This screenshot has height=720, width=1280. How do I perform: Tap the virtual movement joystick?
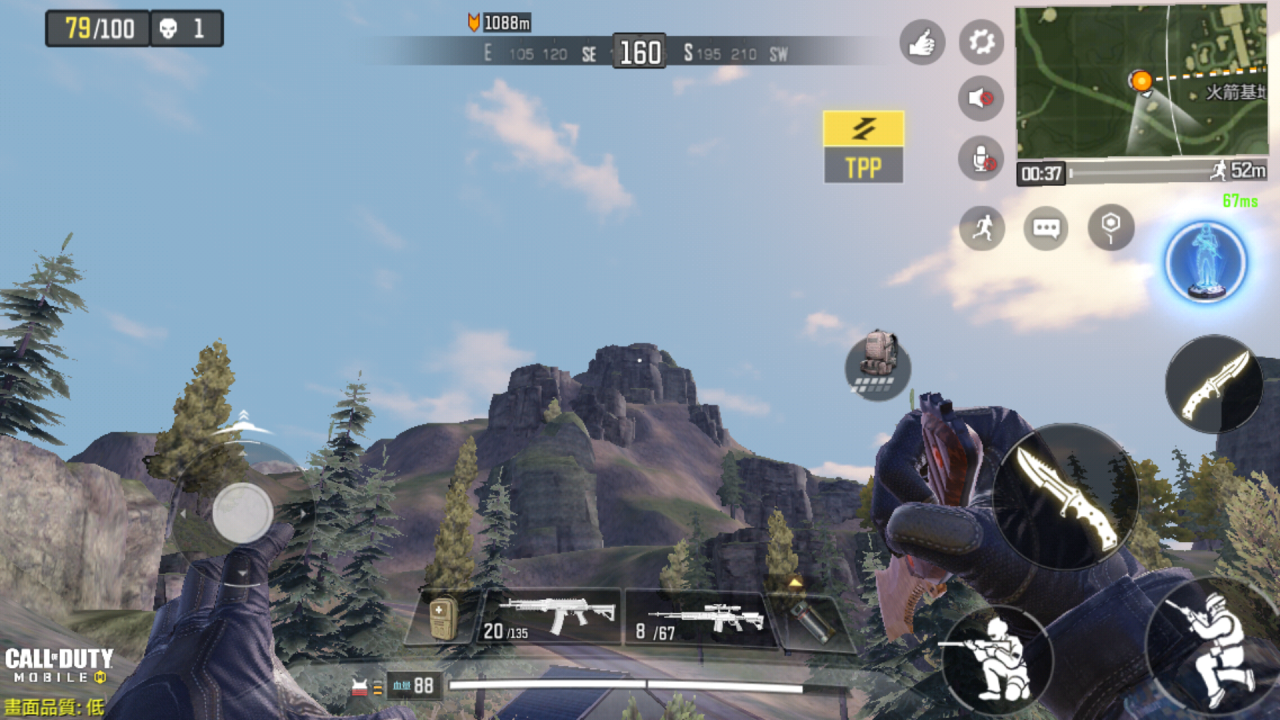[x=242, y=513]
